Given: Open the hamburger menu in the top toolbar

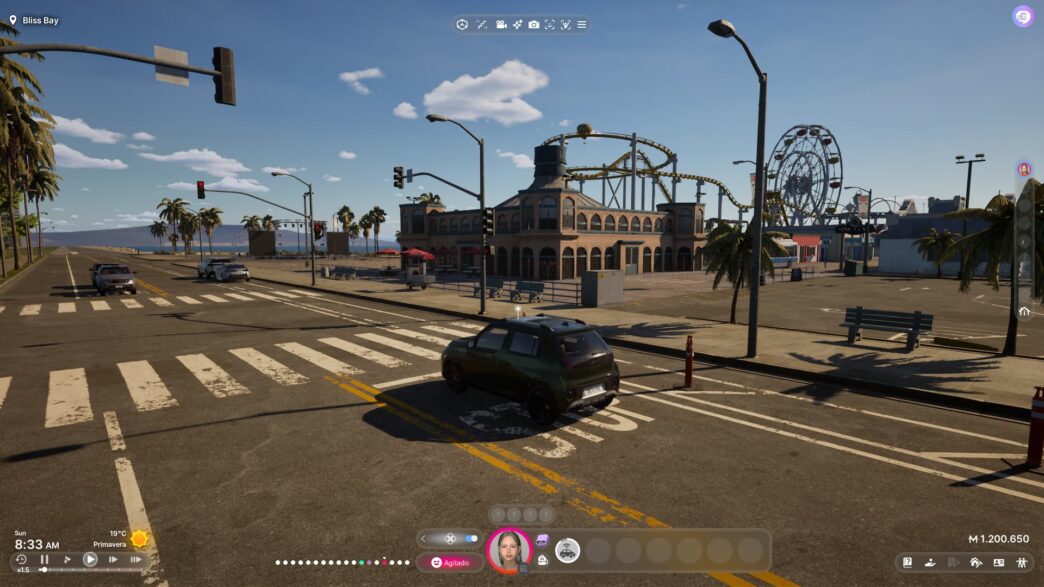Looking at the screenshot, I should coord(582,24).
